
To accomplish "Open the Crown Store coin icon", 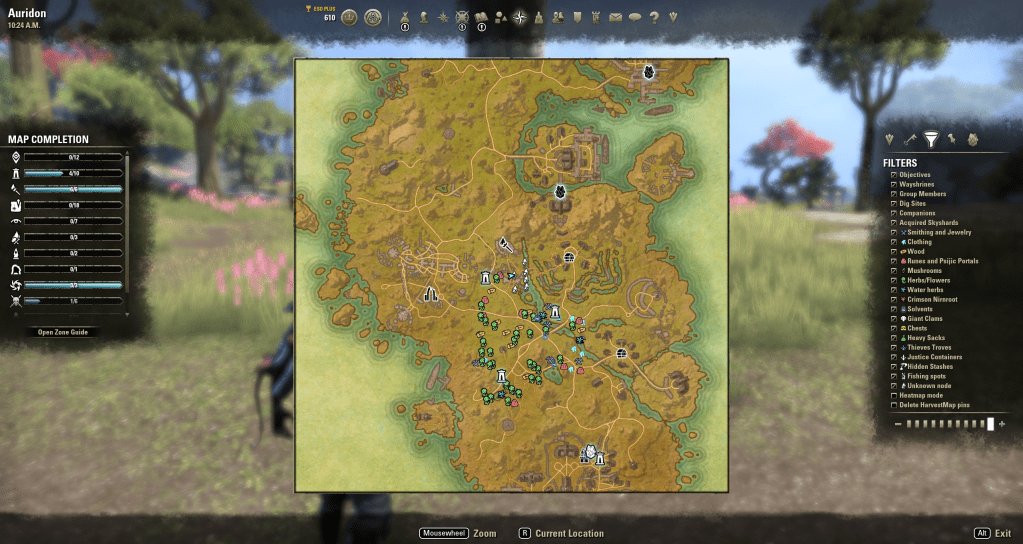I will coord(349,17).
